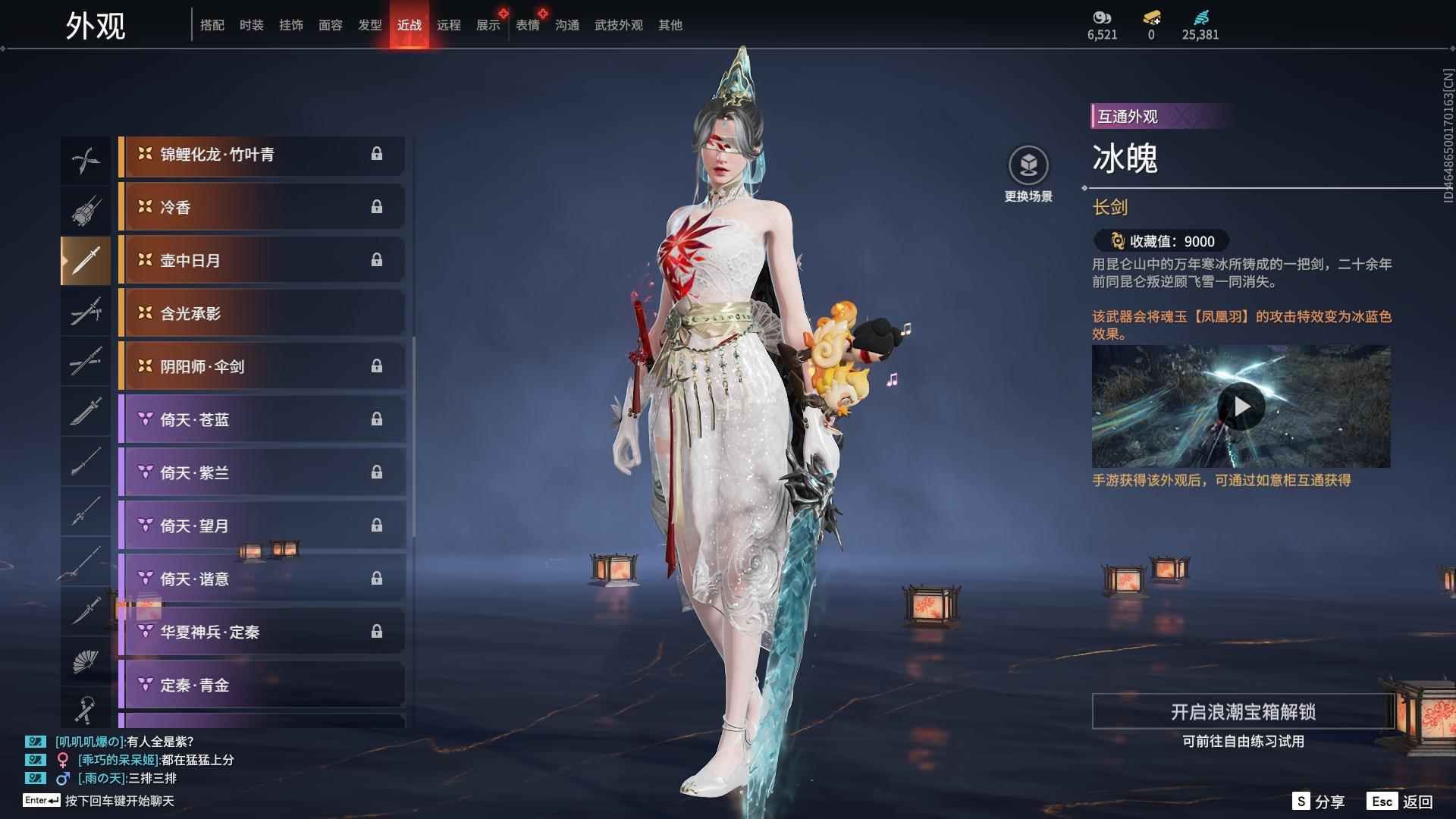The height and width of the screenshot is (819, 1456).
Task: Open the 武技外观 tab
Action: pos(618,25)
